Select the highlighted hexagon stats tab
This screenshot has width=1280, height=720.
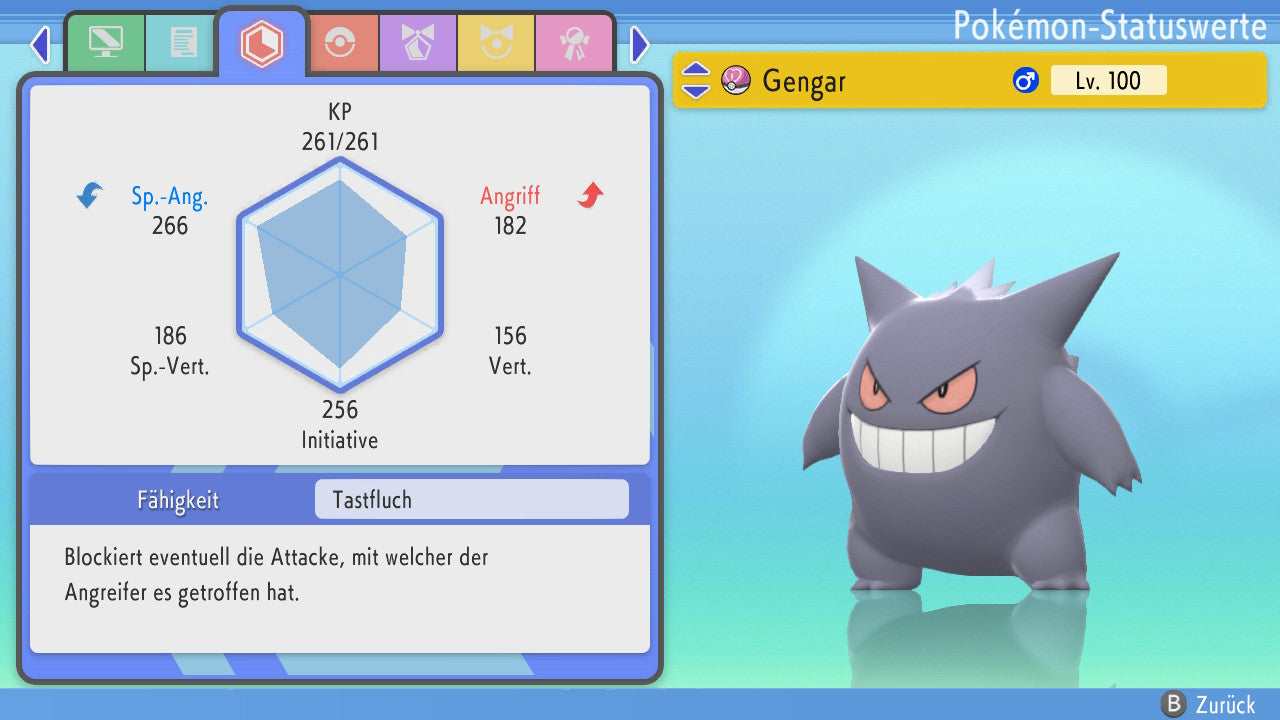coord(262,43)
